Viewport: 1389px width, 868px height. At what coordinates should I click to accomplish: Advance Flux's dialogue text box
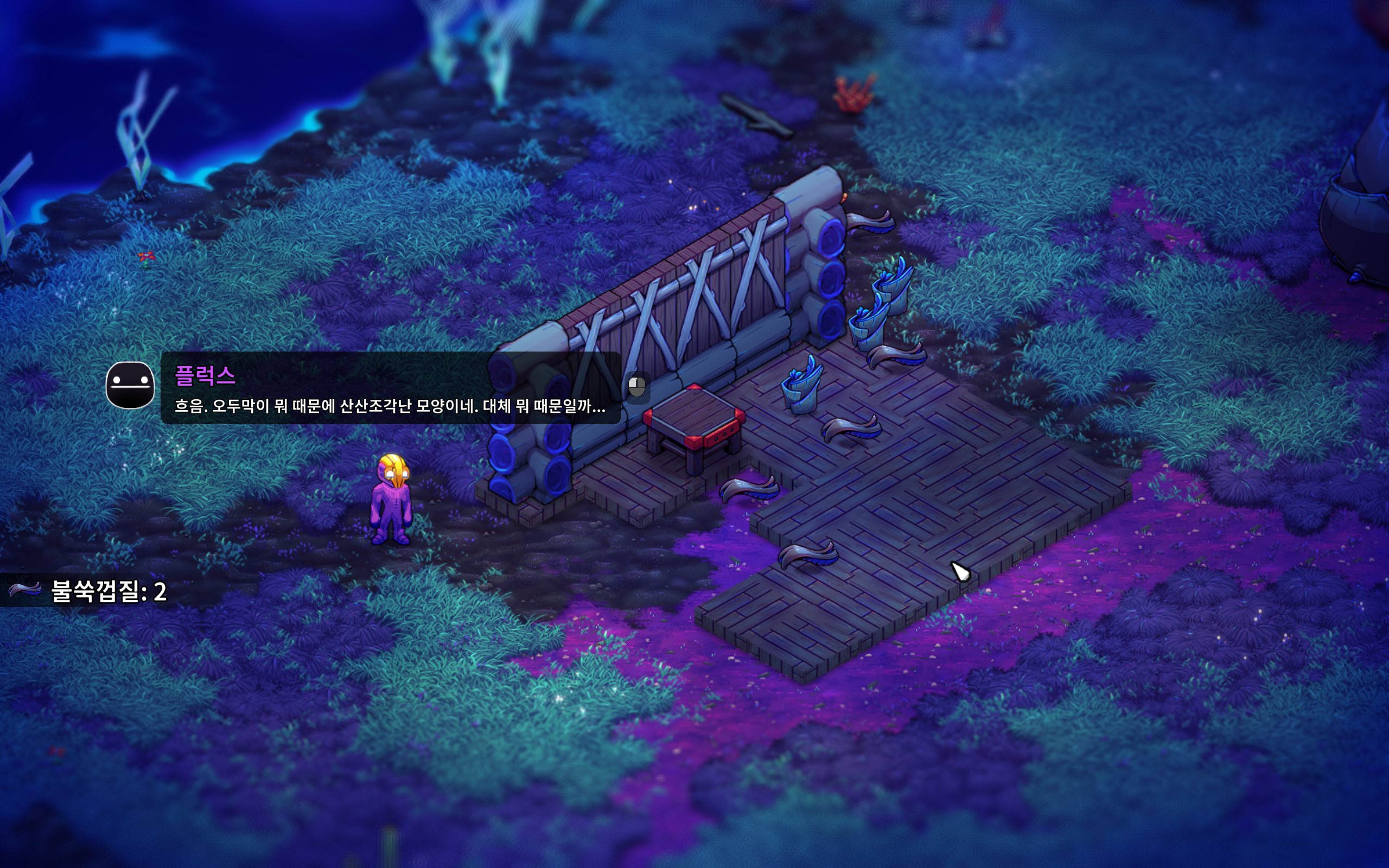[x=390, y=388]
